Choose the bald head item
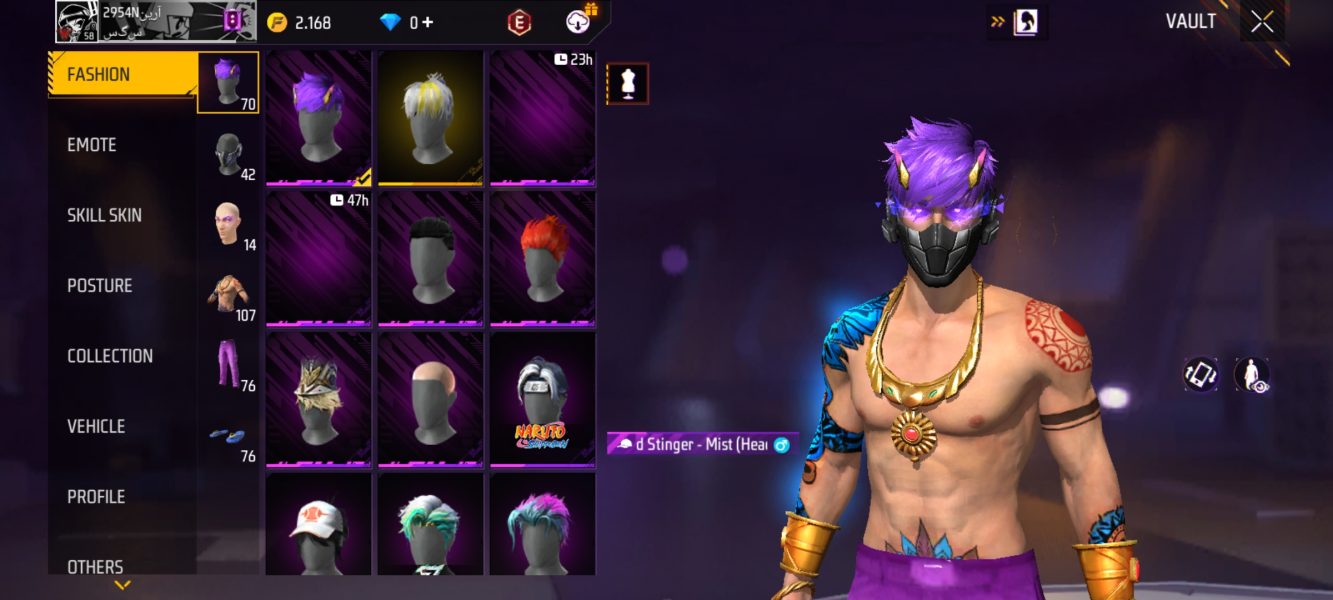Viewport: 1333px width, 600px height. point(431,399)
